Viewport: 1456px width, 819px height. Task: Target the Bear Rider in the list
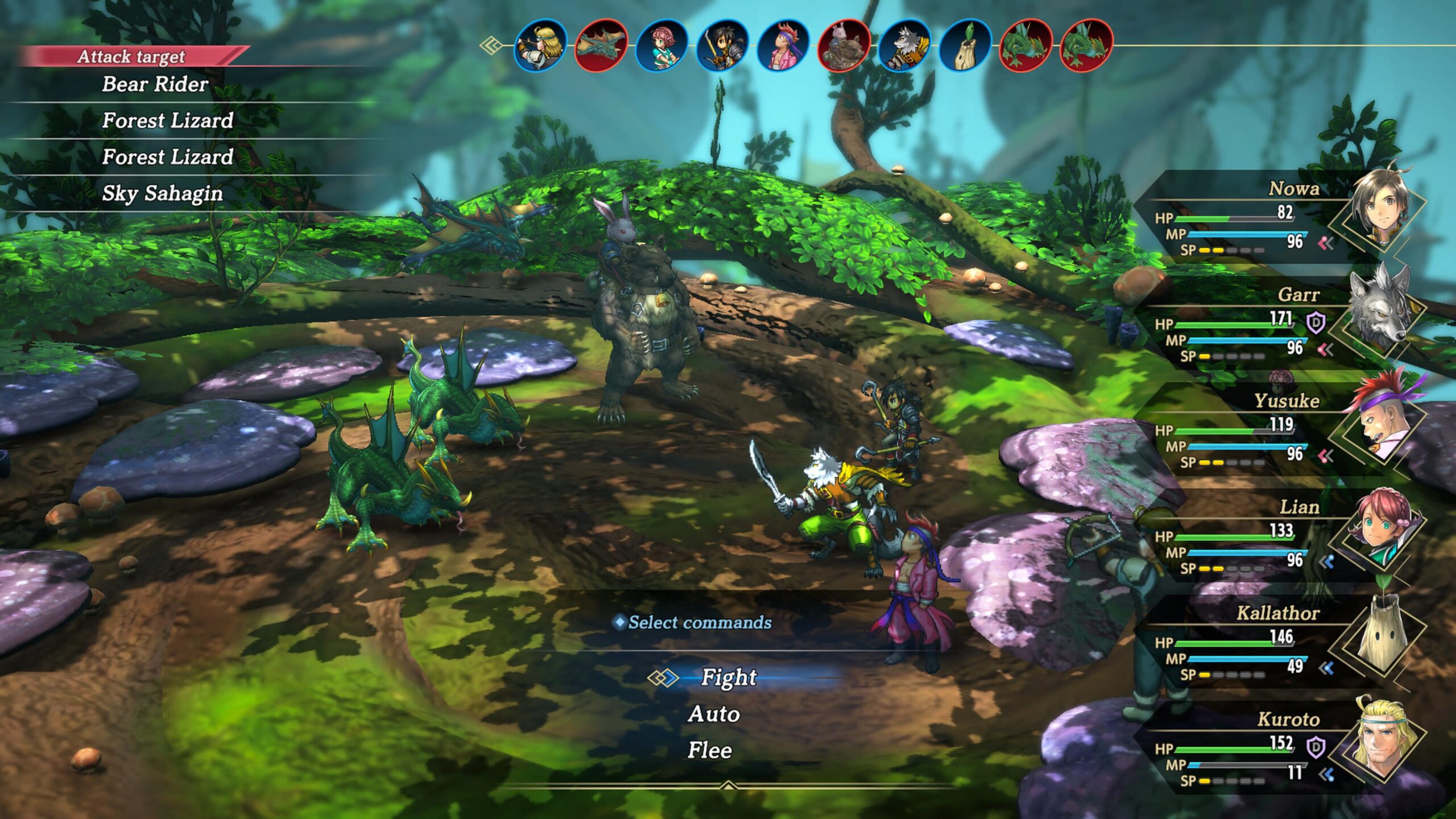[155, 84]
